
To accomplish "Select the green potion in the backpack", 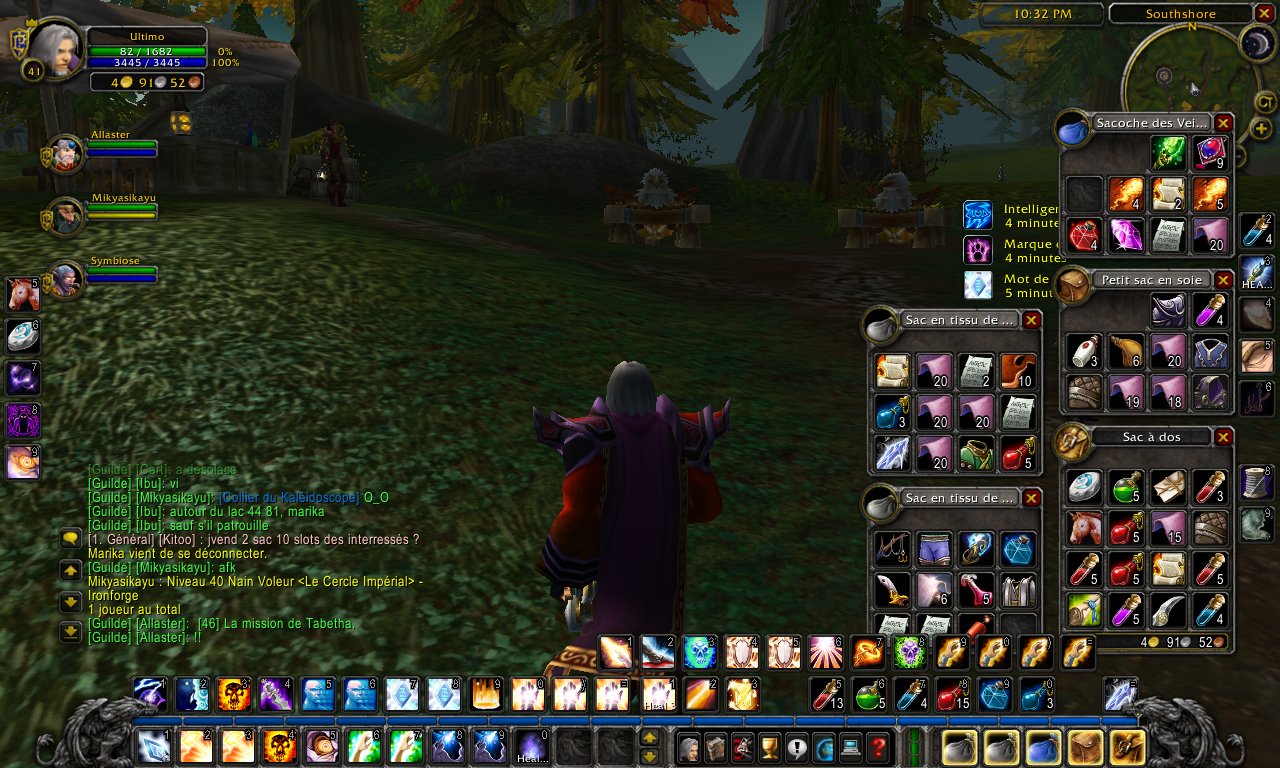I will coord(1127,487).
